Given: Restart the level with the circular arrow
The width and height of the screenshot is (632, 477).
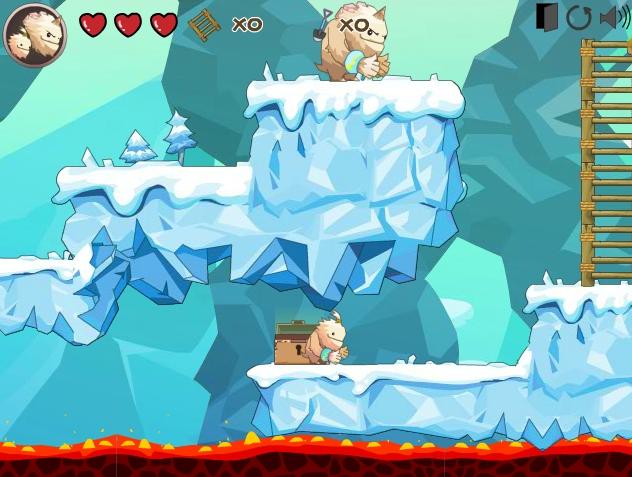Looking at the screenshot, I should [579, 17].
